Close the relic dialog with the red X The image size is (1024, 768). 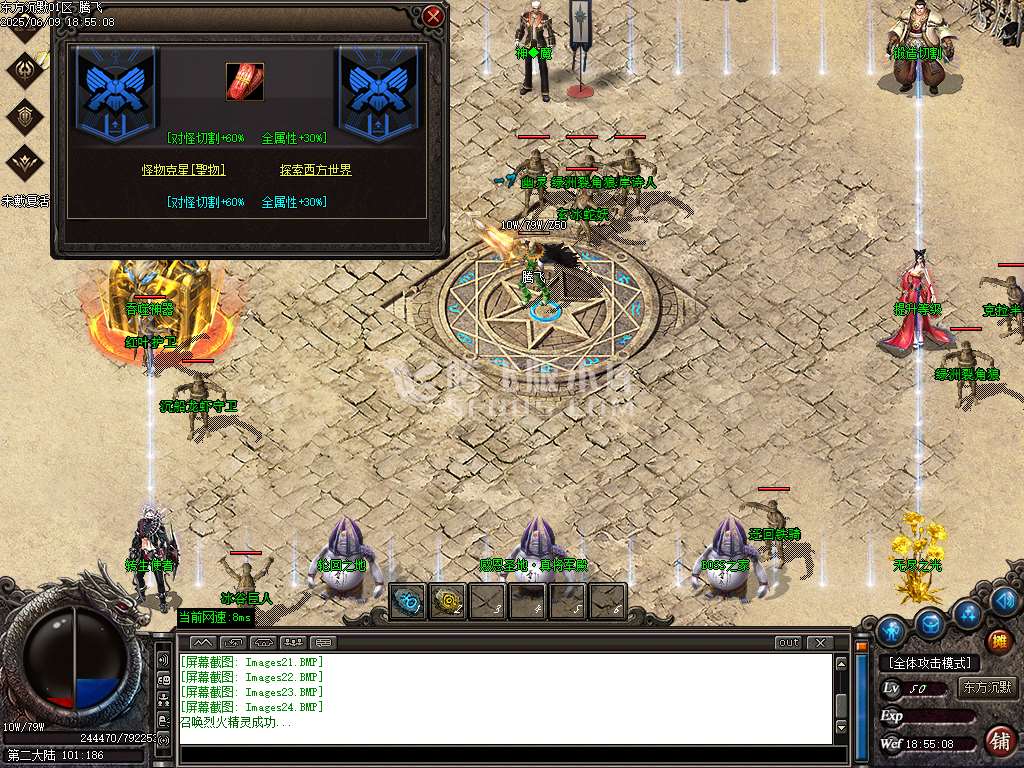tap(433, 17)
